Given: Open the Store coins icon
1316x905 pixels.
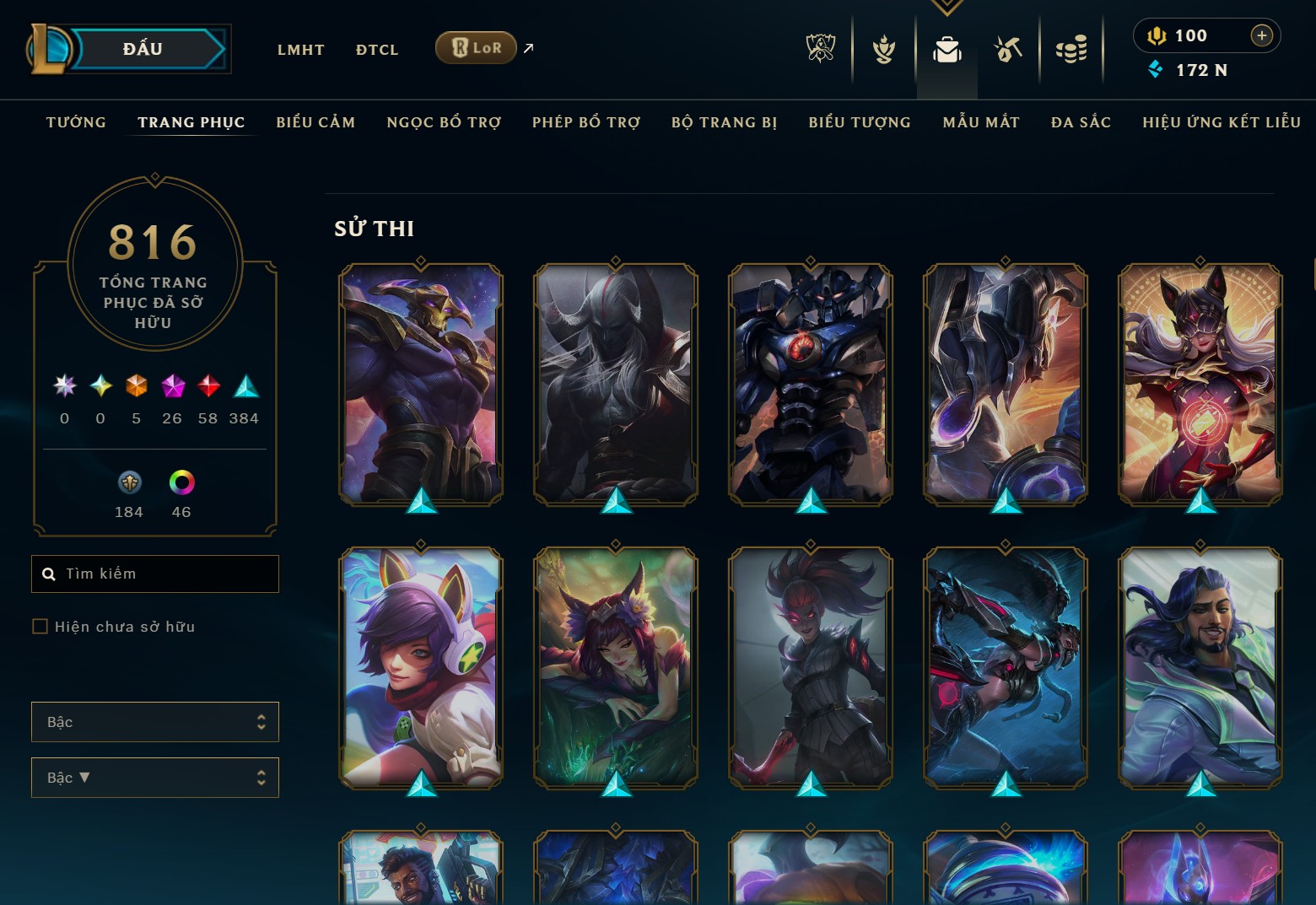Looking at the screenshot, I should click(x=1071, y=49).
